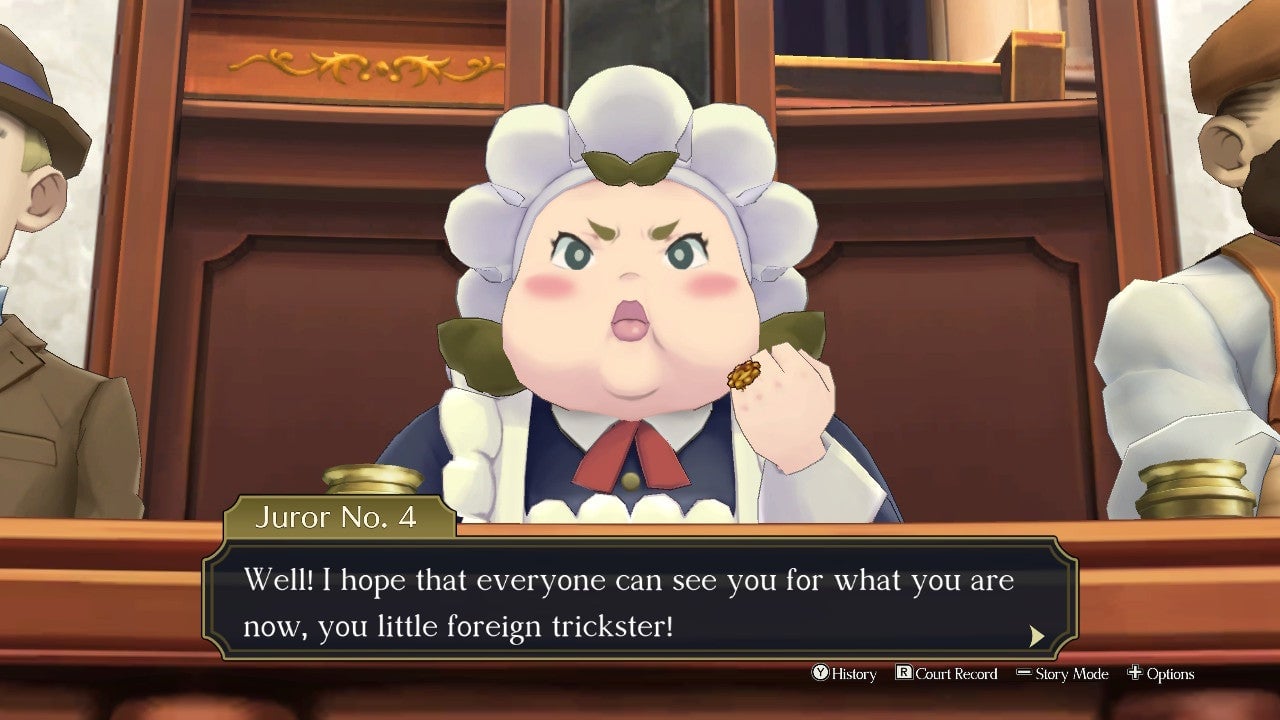
Task: Click the boxed R button glyph
Action: (x=903, y=674)
